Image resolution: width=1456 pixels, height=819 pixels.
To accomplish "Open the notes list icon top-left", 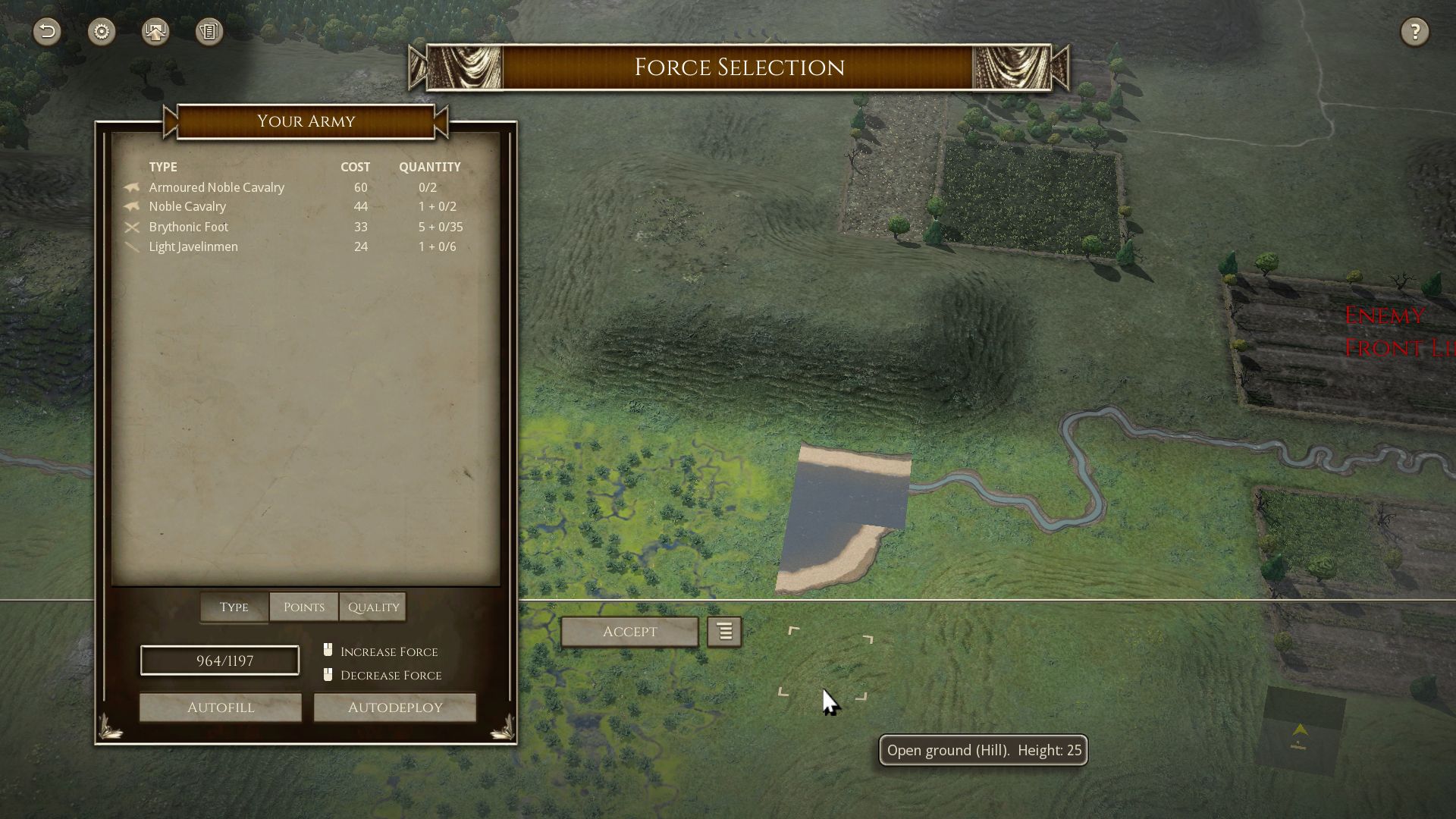I will point(209,31).
